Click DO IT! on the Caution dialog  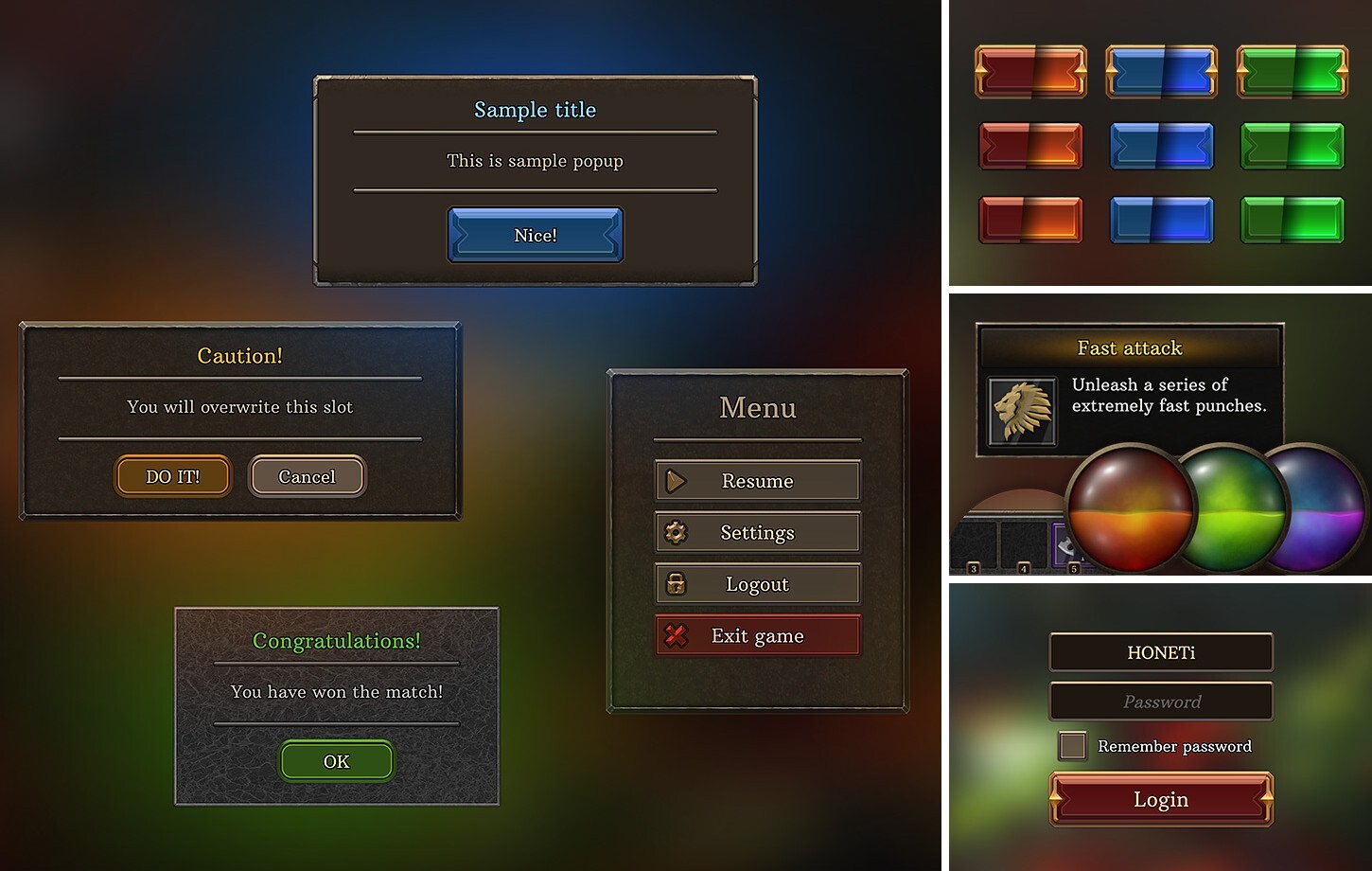pos(172,476)
